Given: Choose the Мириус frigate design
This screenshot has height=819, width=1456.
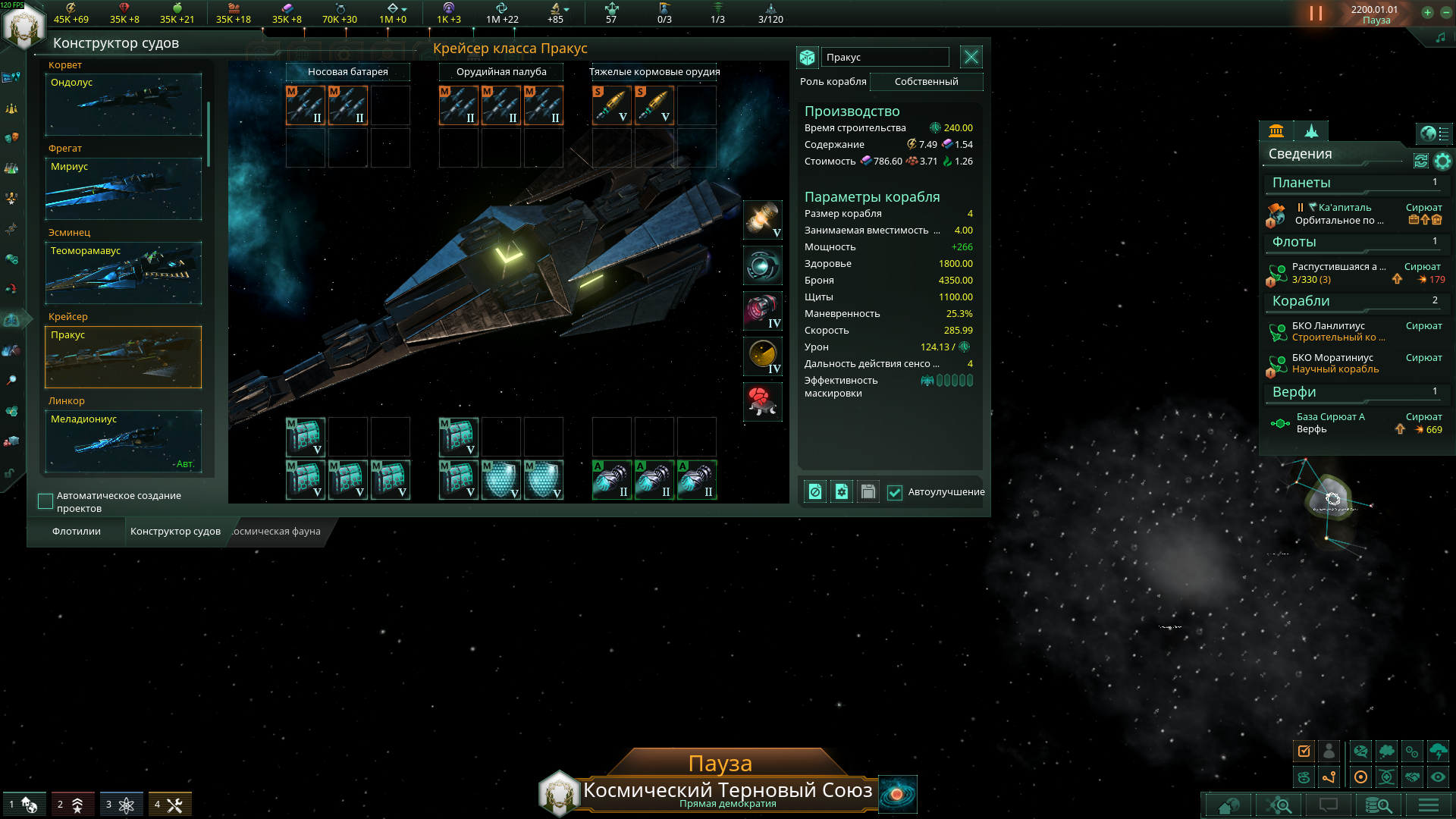Looking at the screenshot, I should click(124, 189).
